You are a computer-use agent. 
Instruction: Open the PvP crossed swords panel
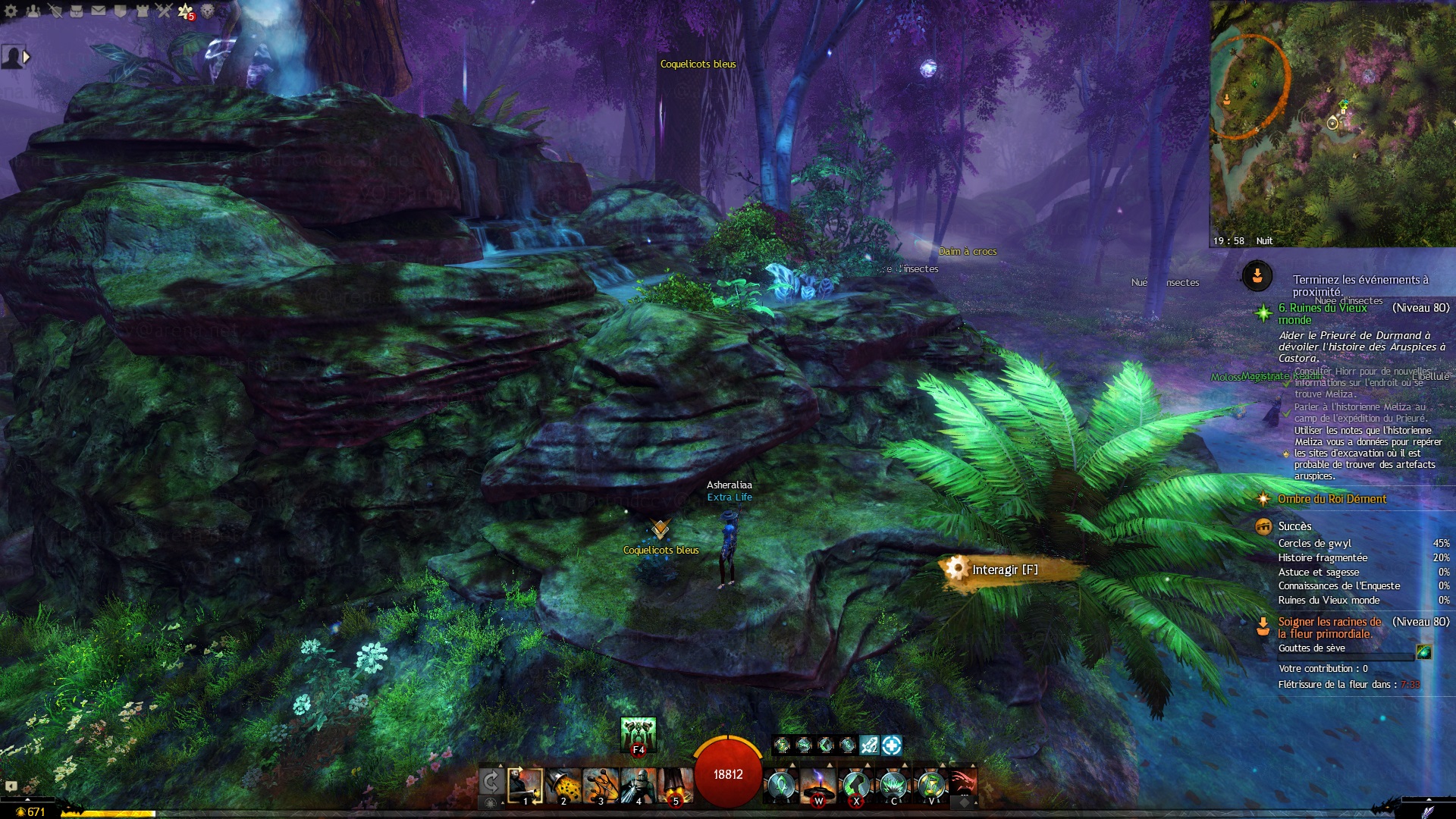click(x=164, y=11)
